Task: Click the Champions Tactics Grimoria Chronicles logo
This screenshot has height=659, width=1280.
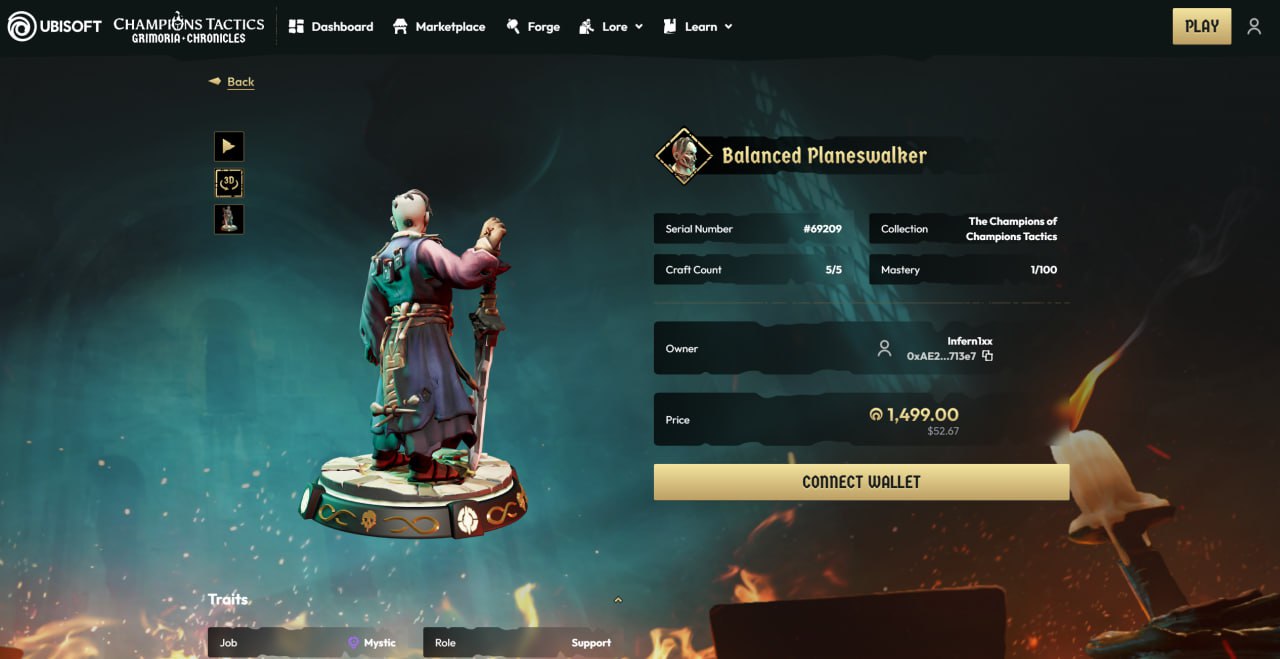Action: (189, 28)
